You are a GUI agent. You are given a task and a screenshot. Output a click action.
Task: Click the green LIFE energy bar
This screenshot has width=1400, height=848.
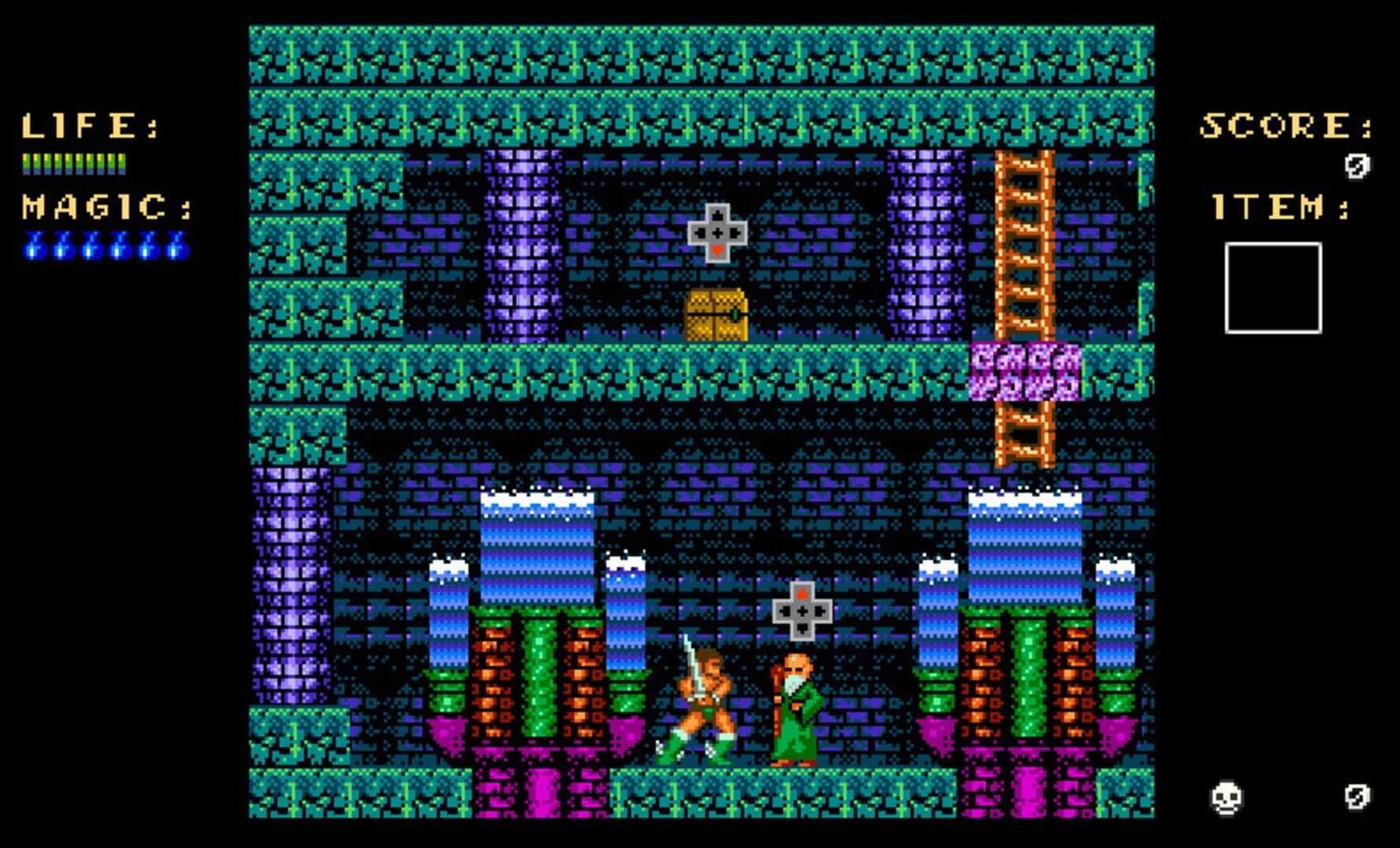point(75,165)
